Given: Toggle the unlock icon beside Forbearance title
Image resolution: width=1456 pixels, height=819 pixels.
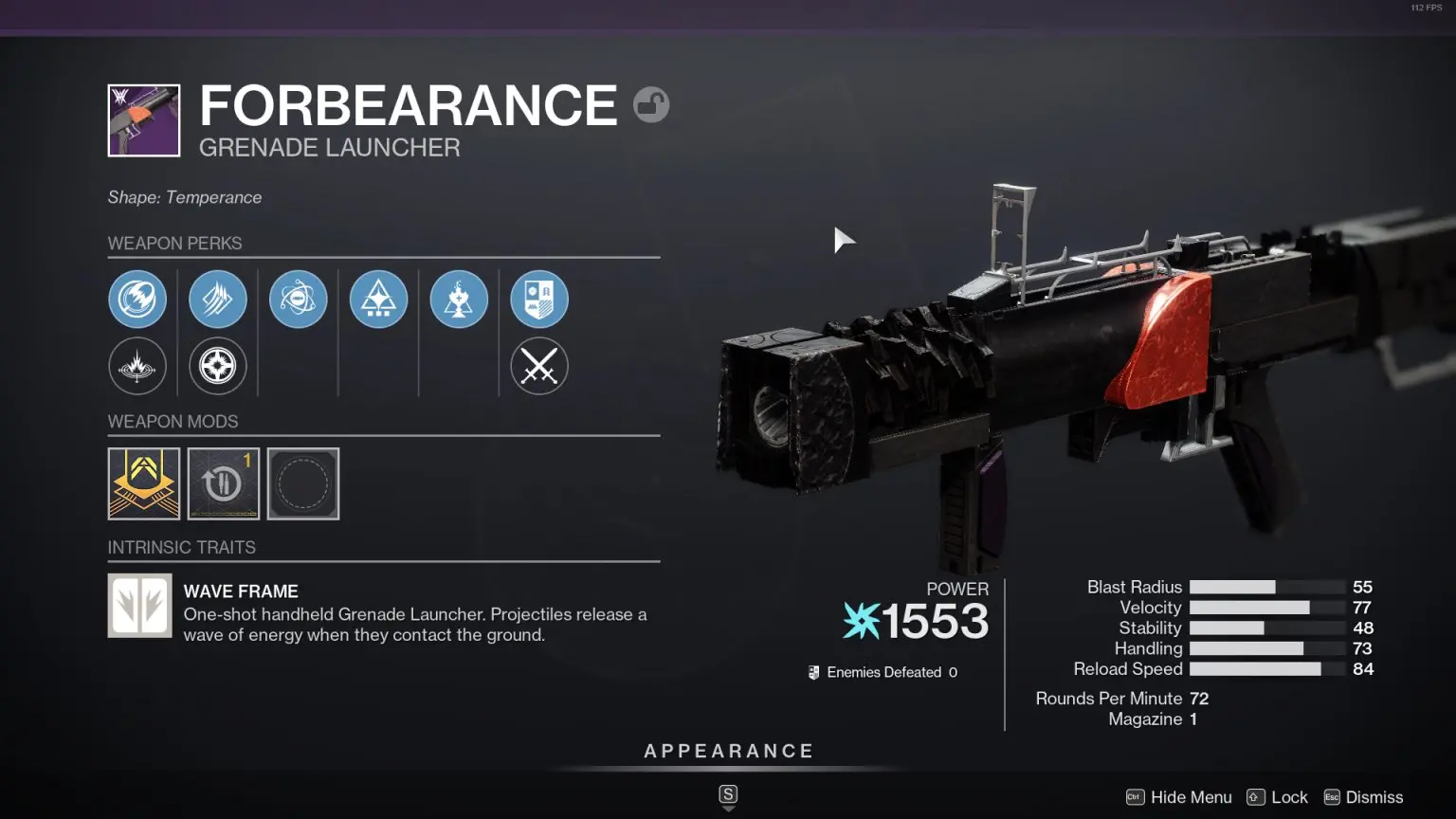Looking at the screenshot, I should [x=652, y=104].
